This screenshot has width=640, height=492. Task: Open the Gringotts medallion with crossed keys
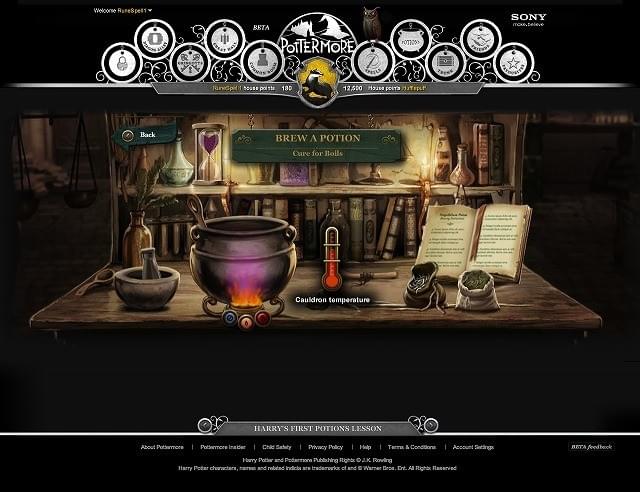[x=189, y=62]
